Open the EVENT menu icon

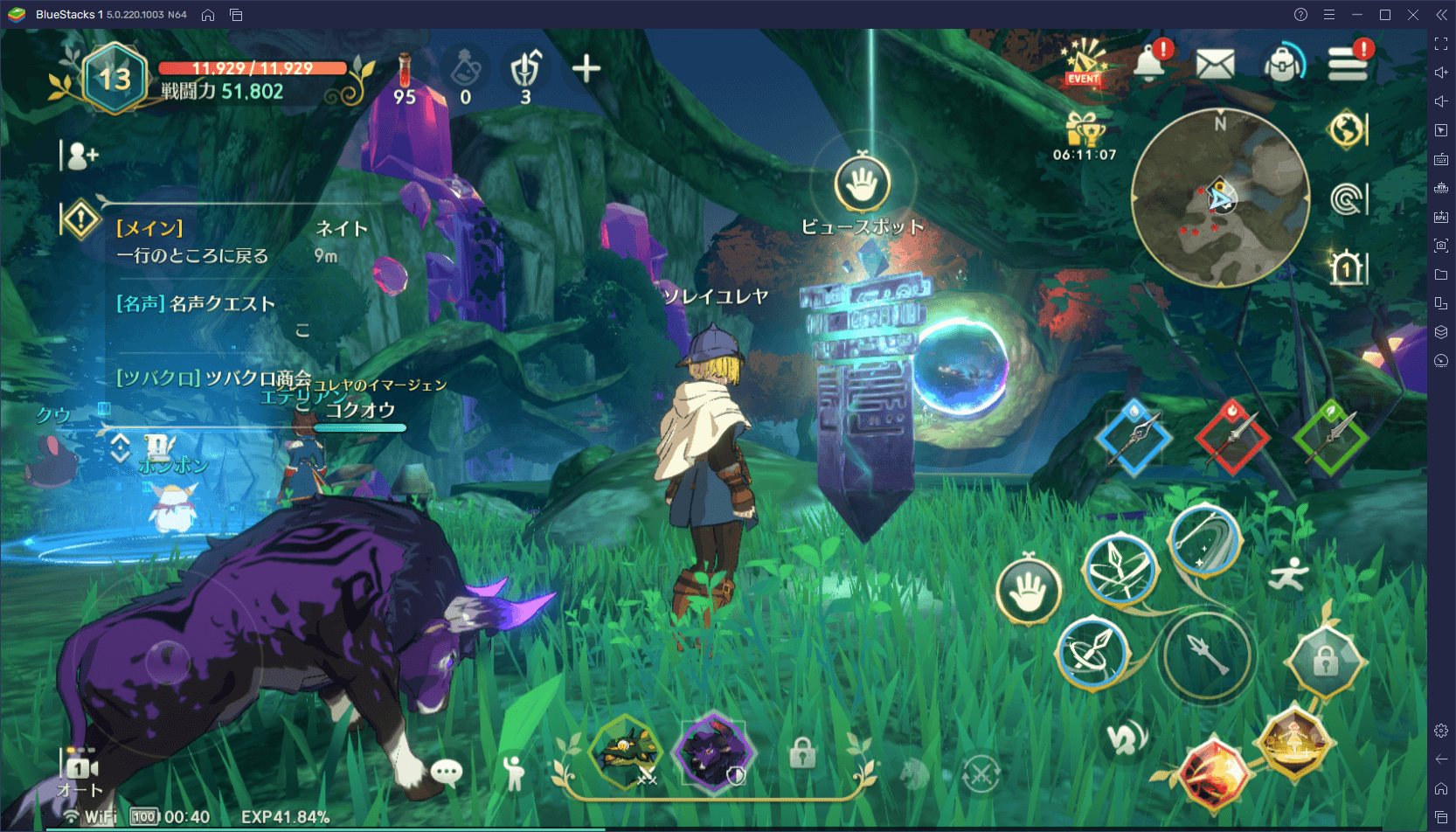[x=1084, y=63]
